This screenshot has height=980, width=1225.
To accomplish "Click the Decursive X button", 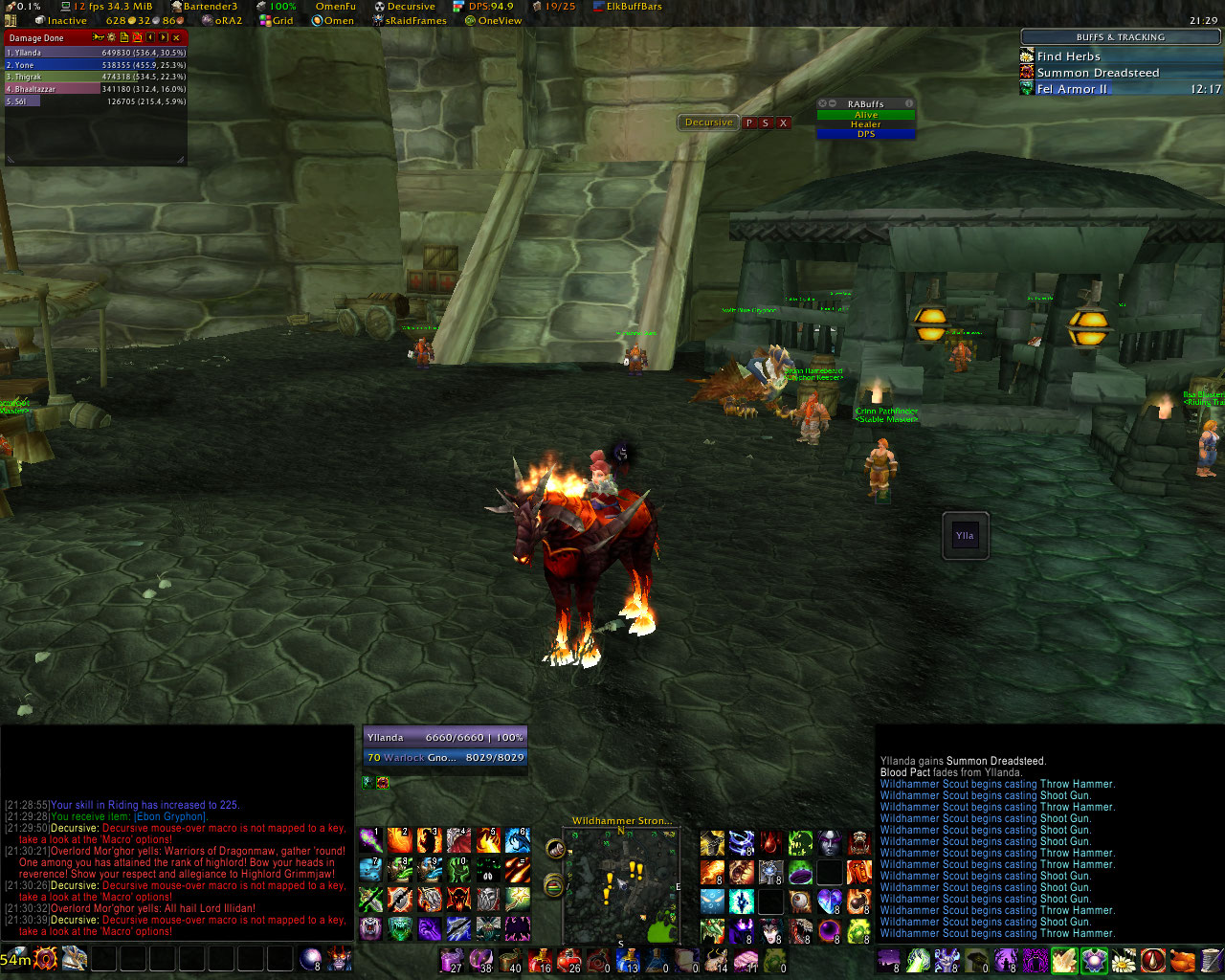I will 783,122.
